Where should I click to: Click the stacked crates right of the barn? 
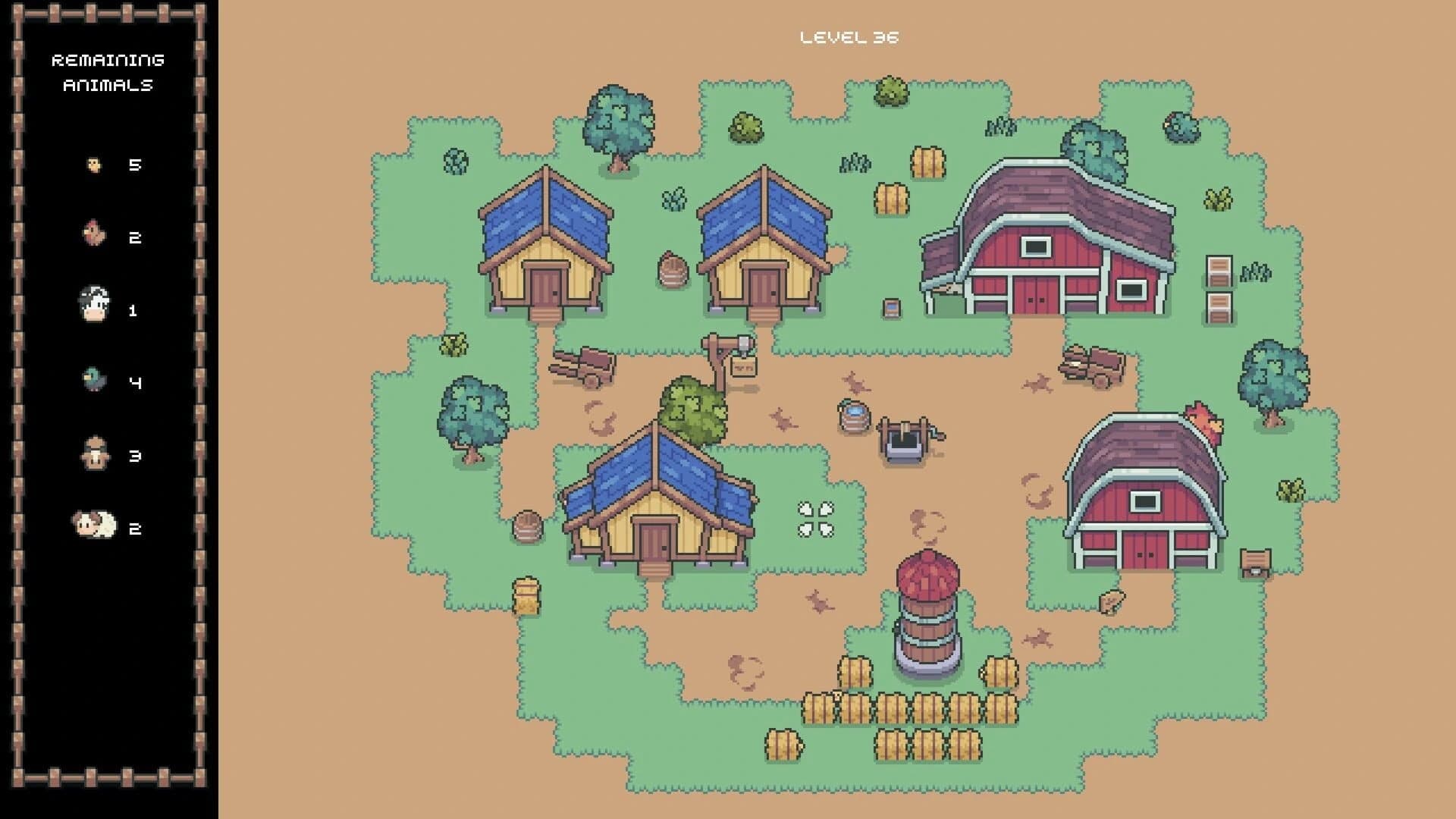click(x=1219, y=288)
